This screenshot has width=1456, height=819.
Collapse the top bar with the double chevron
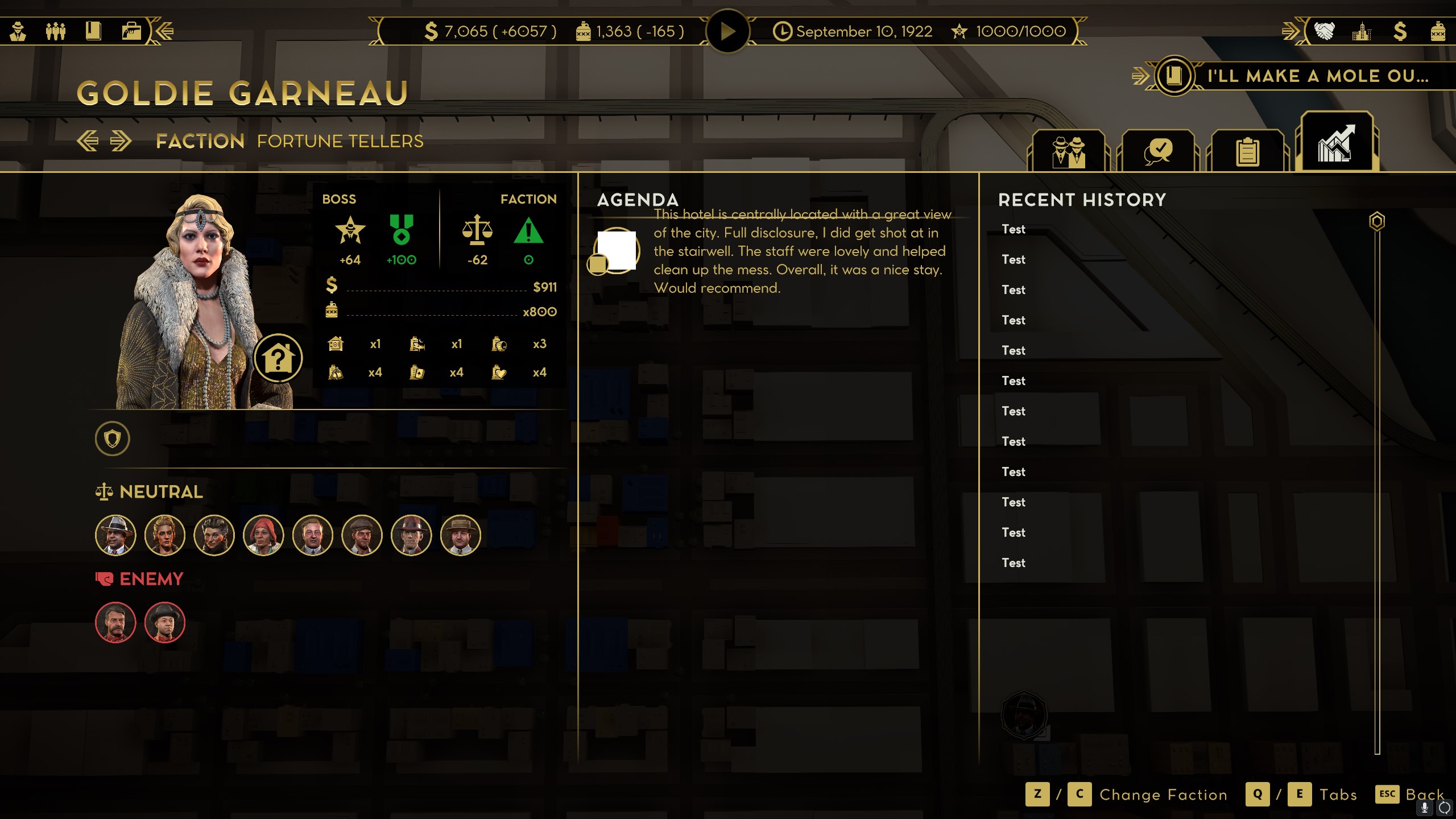[x=163, y=31]
